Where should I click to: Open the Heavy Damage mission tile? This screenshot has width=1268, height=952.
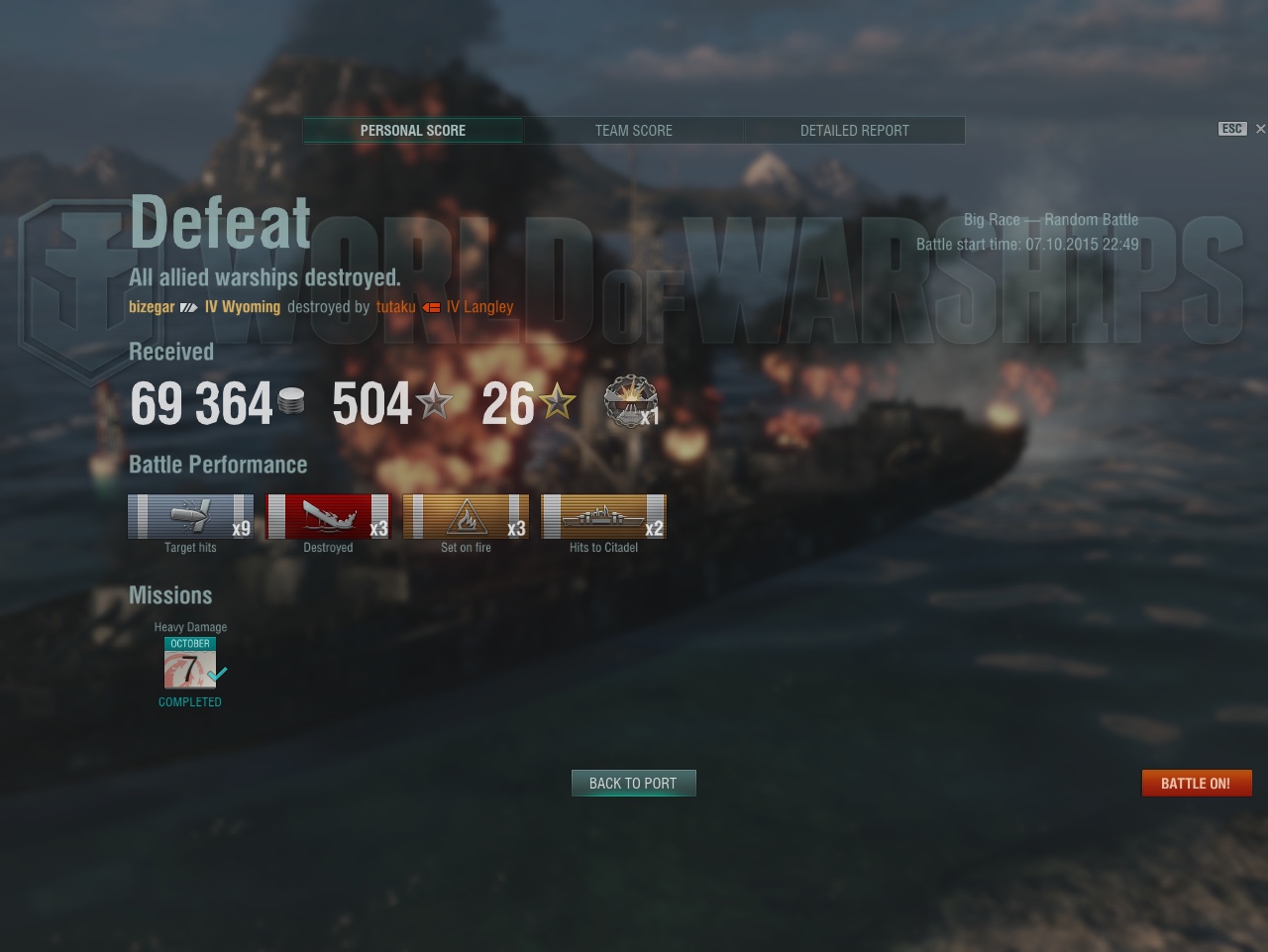tap(190, 664)
